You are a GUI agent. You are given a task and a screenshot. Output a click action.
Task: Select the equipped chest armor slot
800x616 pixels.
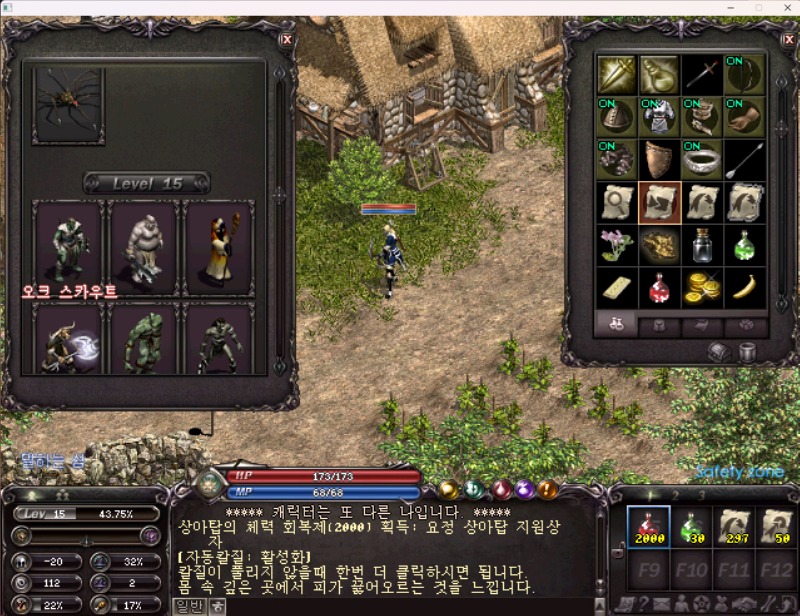pyautogui.click(x=660, y=116)
